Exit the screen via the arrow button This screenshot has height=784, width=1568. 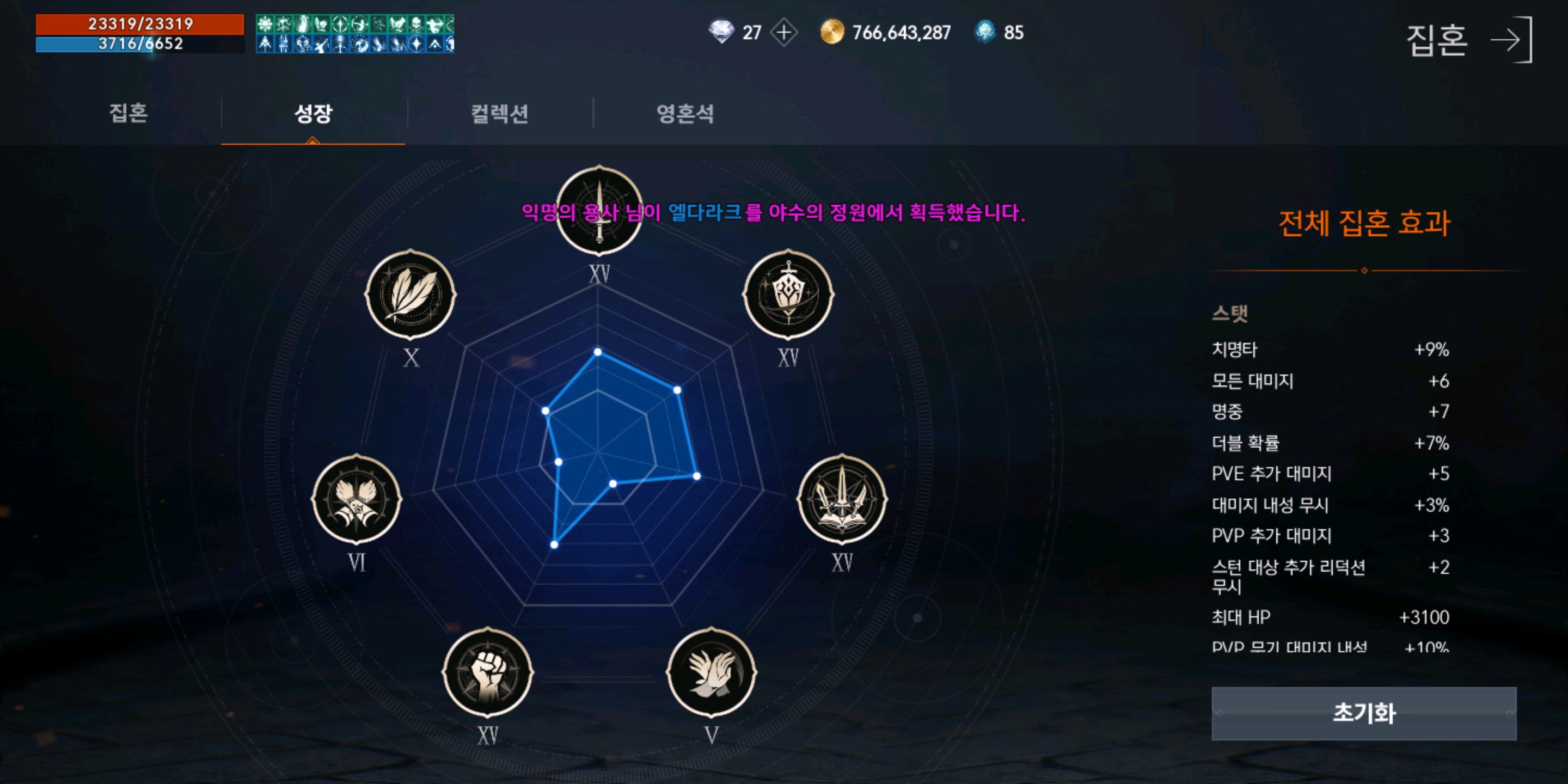pyautogui.click(x=1511, y=40)
